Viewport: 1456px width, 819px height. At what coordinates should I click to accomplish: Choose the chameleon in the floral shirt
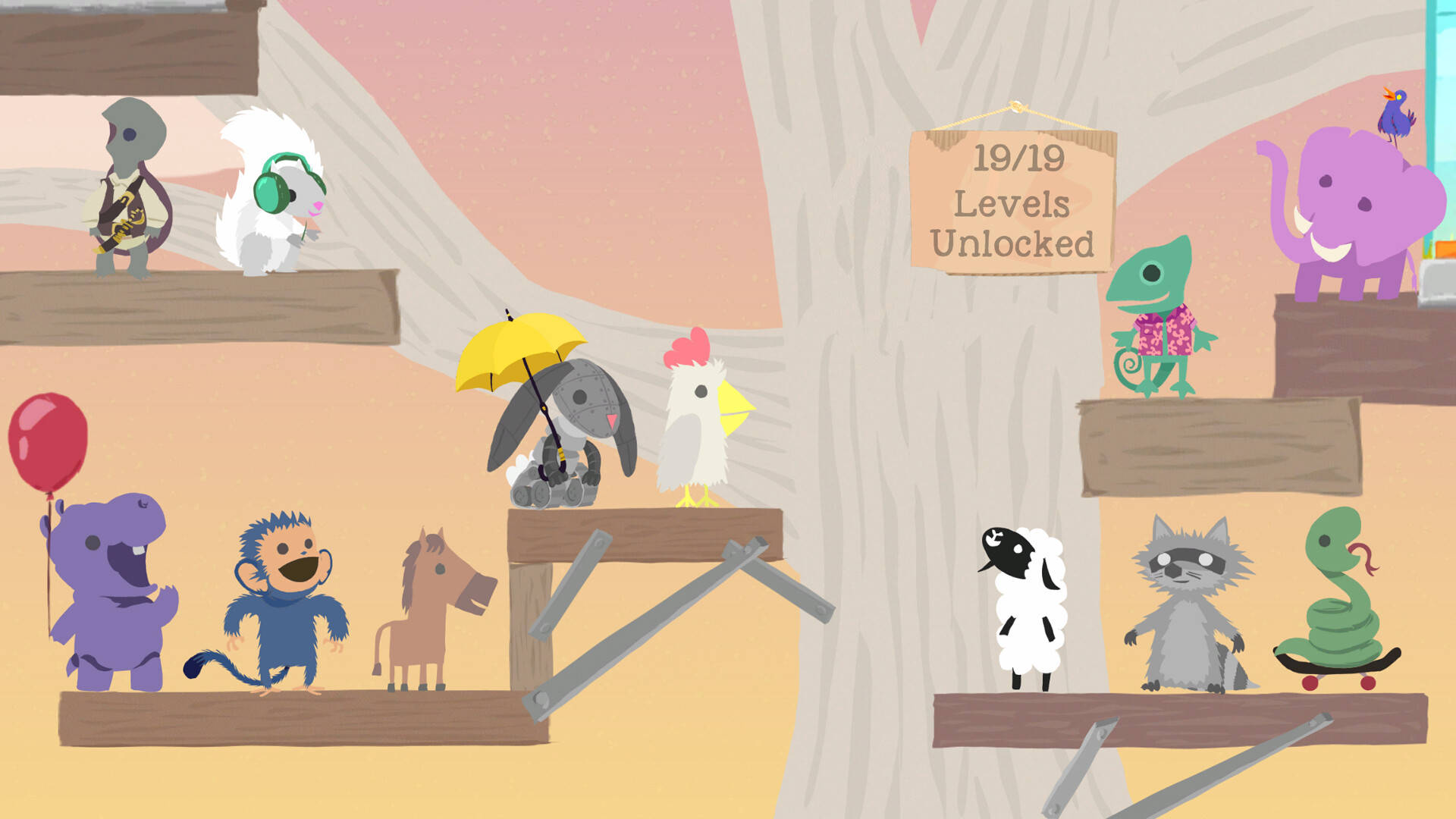tap(1156, 318)
